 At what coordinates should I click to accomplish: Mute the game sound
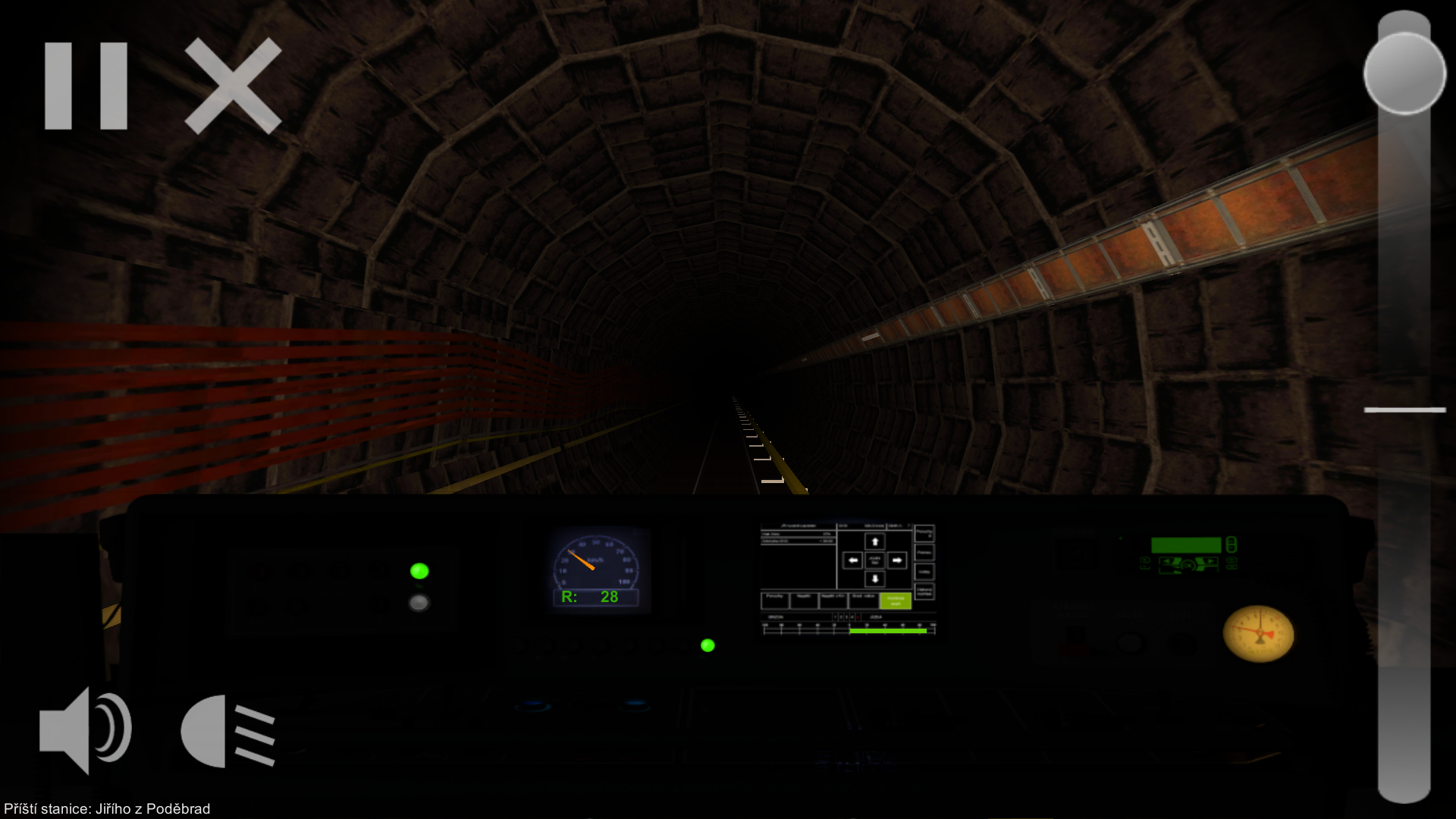point(85,728)
